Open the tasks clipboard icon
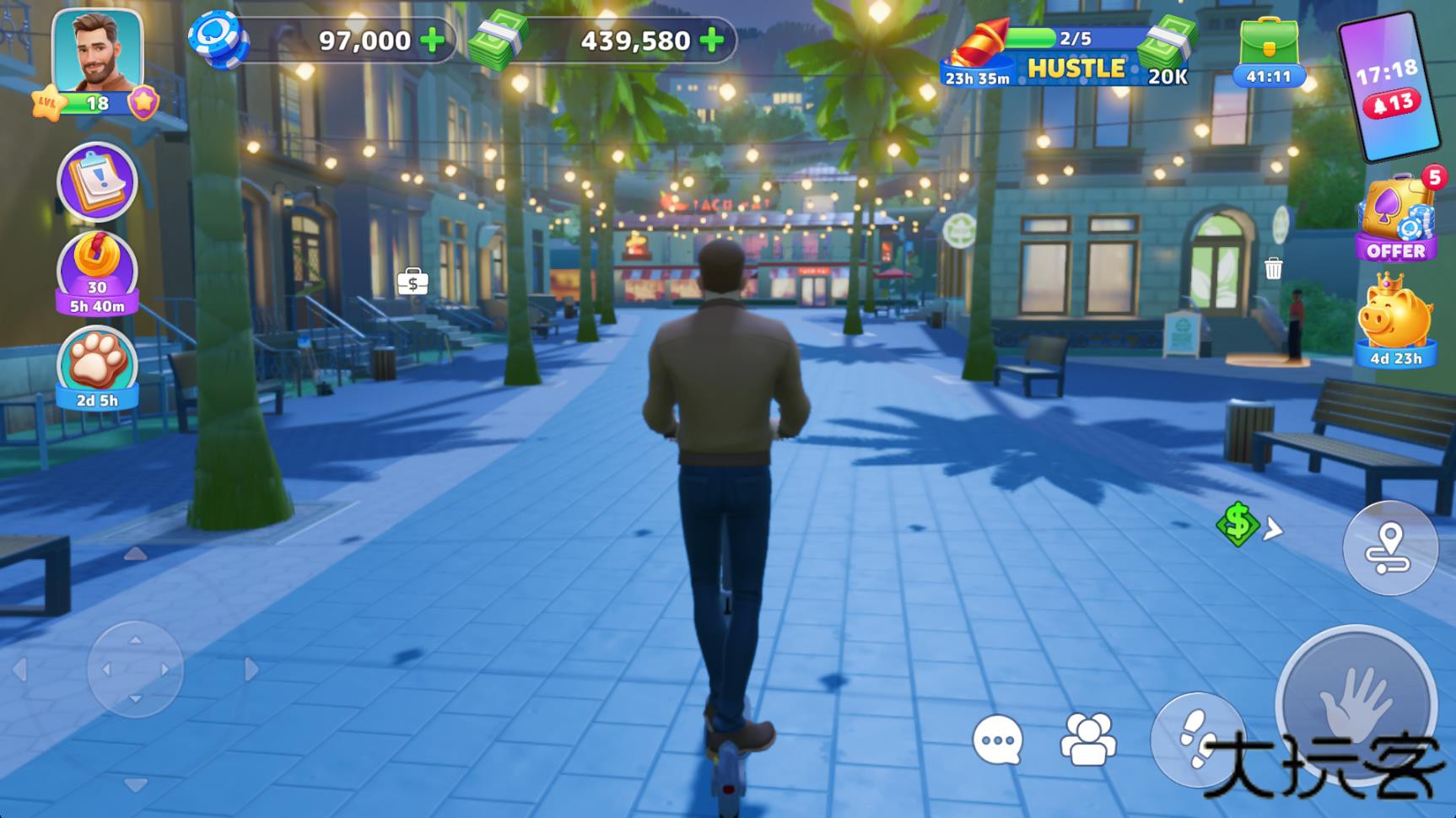The width and height of the screenshot is (1456, 818). (97, 181)
